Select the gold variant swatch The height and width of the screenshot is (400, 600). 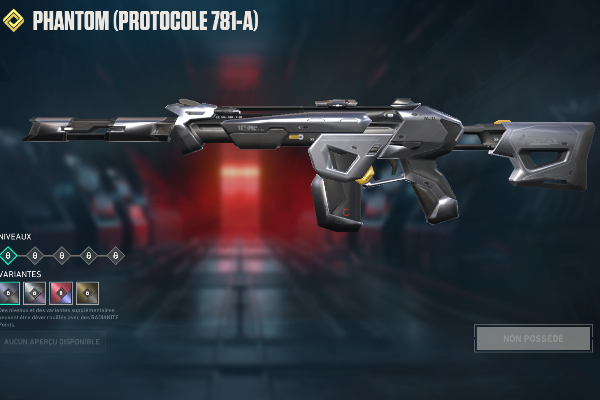pyautogui.click(x=88, y=293)
